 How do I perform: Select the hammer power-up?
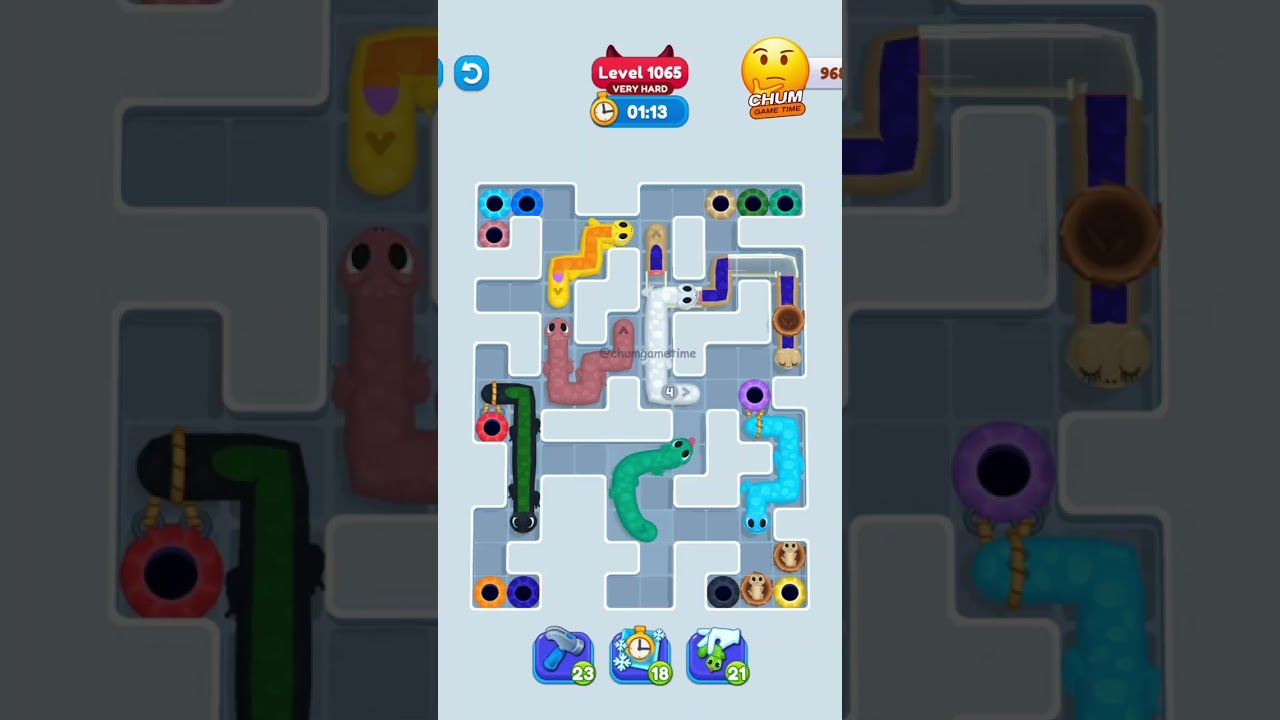coord(563,653)
